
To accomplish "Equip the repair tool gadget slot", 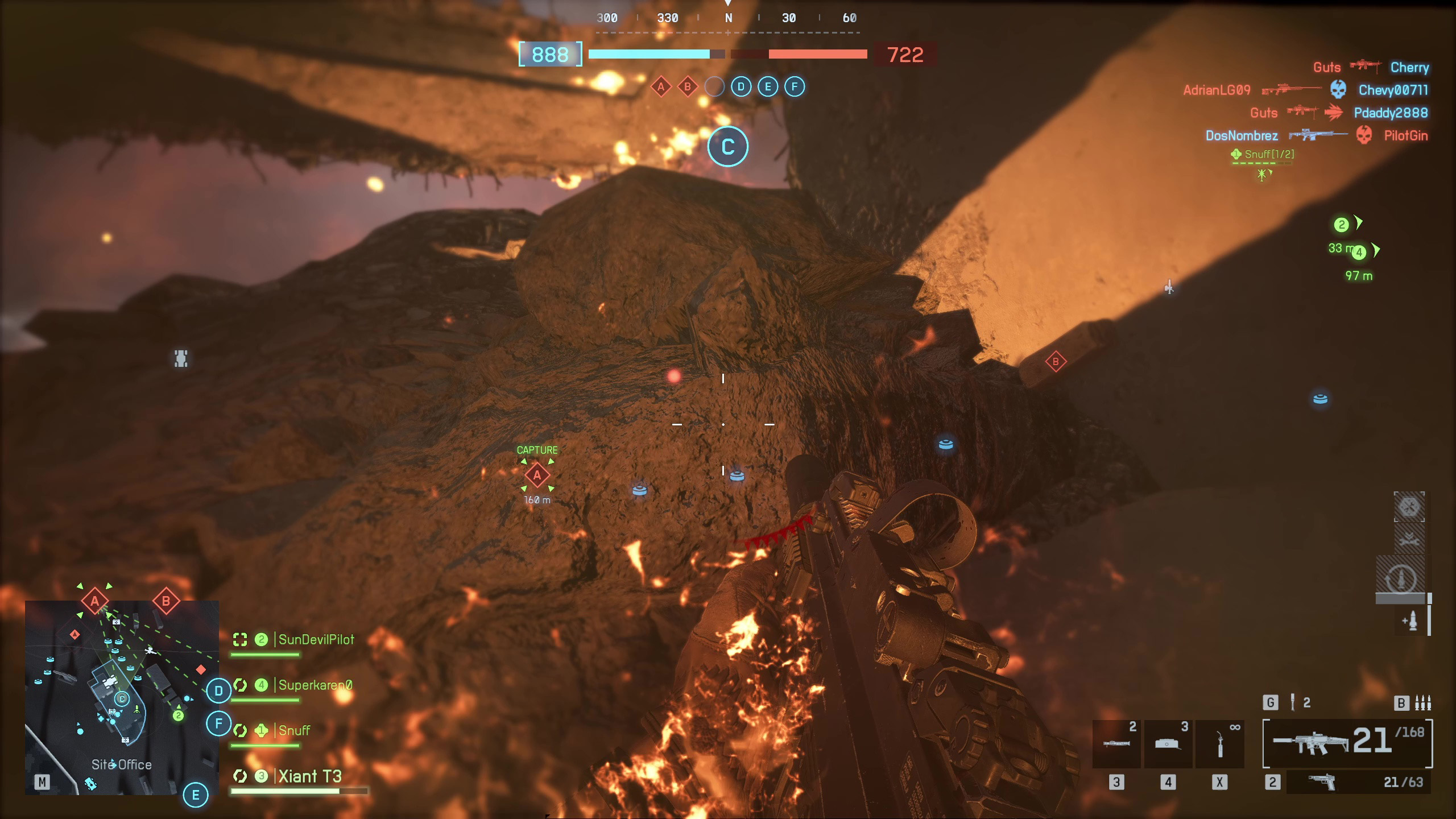I will 1219,744.
